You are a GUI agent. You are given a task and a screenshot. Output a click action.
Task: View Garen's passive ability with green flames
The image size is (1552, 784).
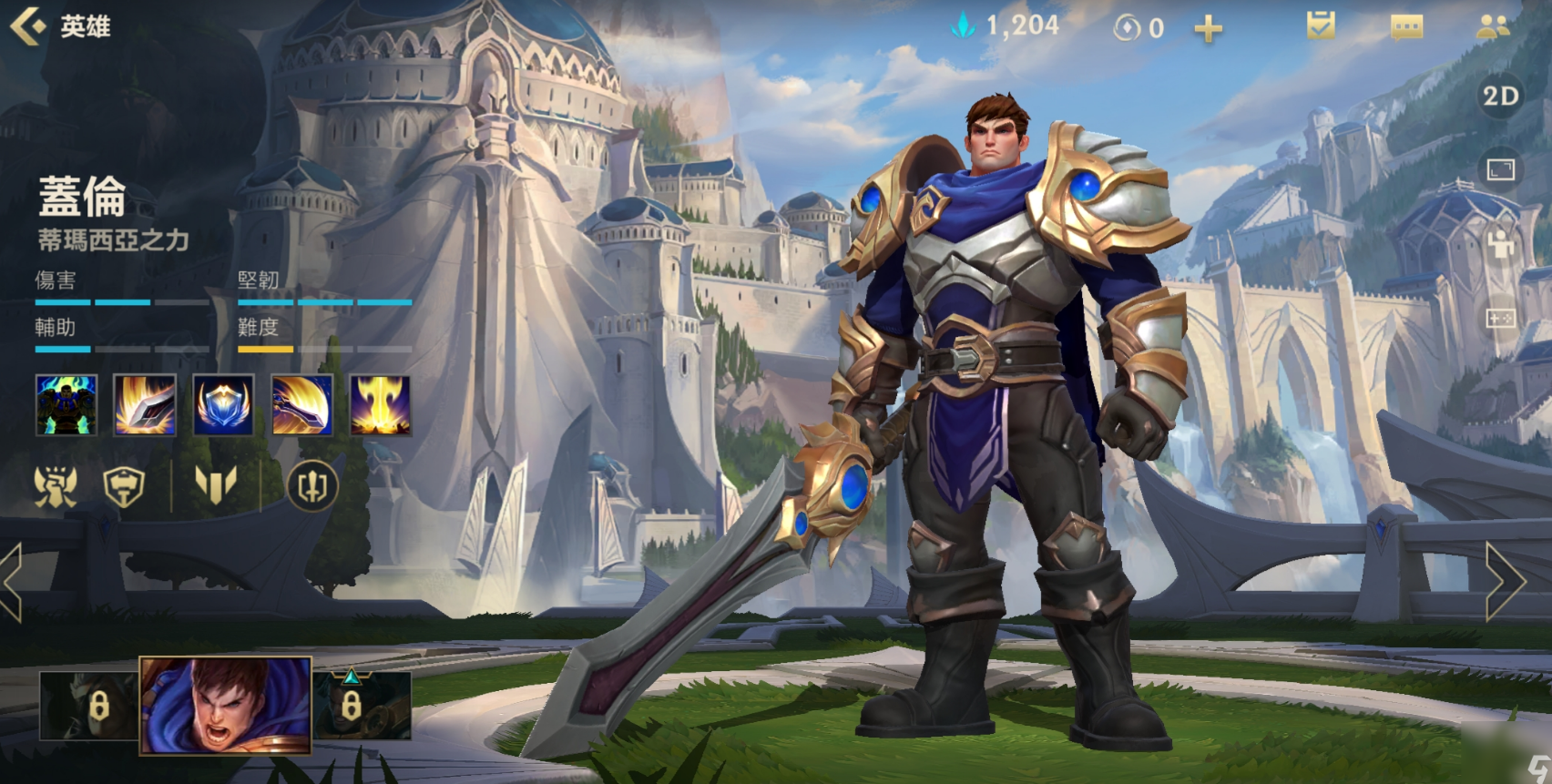[x=66, y=404]
